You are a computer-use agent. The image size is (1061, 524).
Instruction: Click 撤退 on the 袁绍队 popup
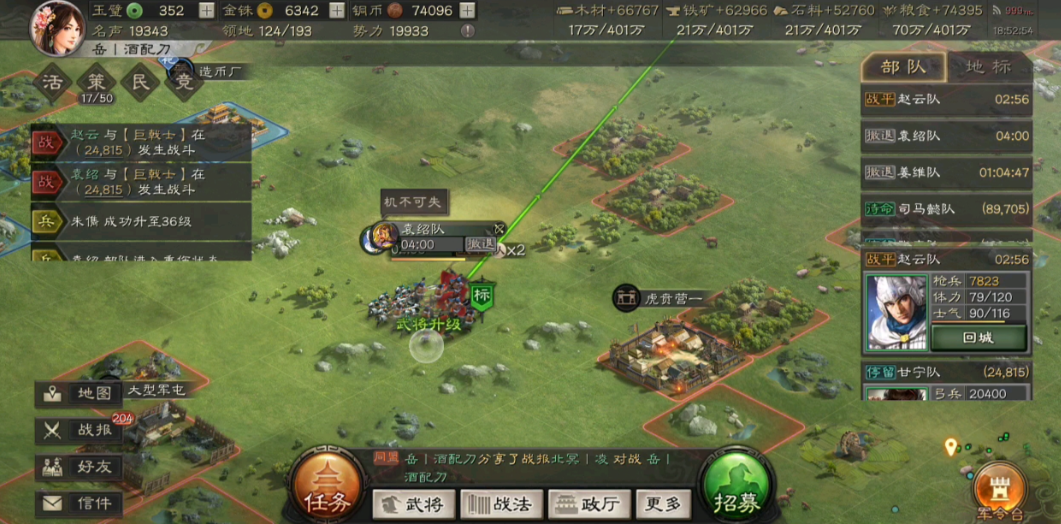[x=481, y=244]
